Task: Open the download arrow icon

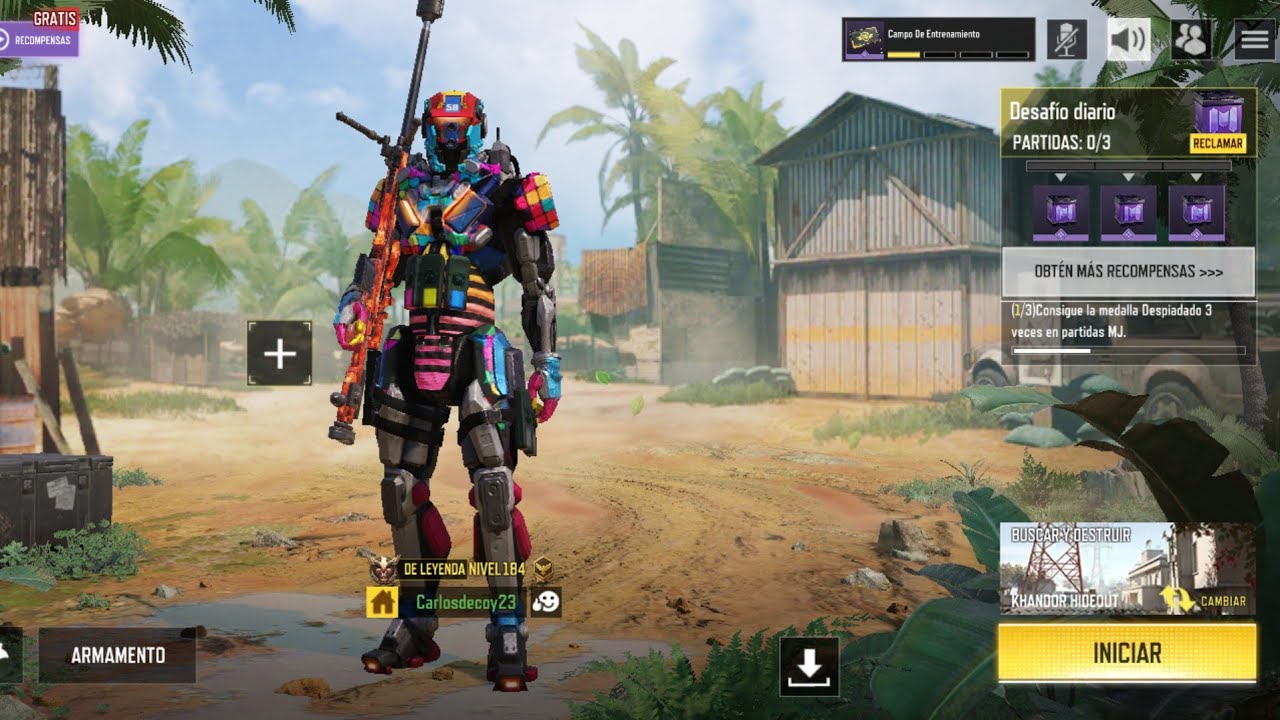Action: (x=809, y=667)
